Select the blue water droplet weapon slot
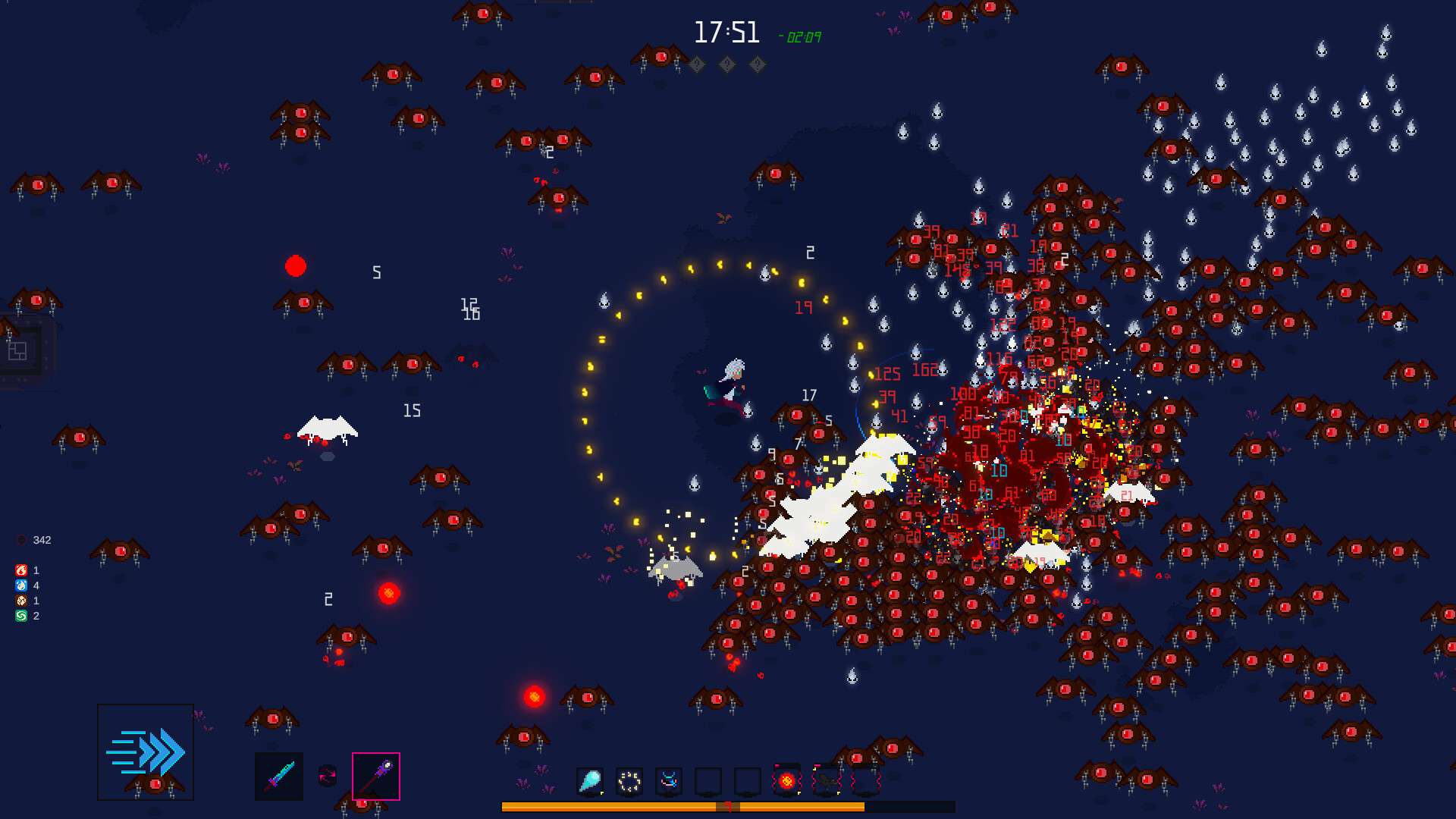 590,781
